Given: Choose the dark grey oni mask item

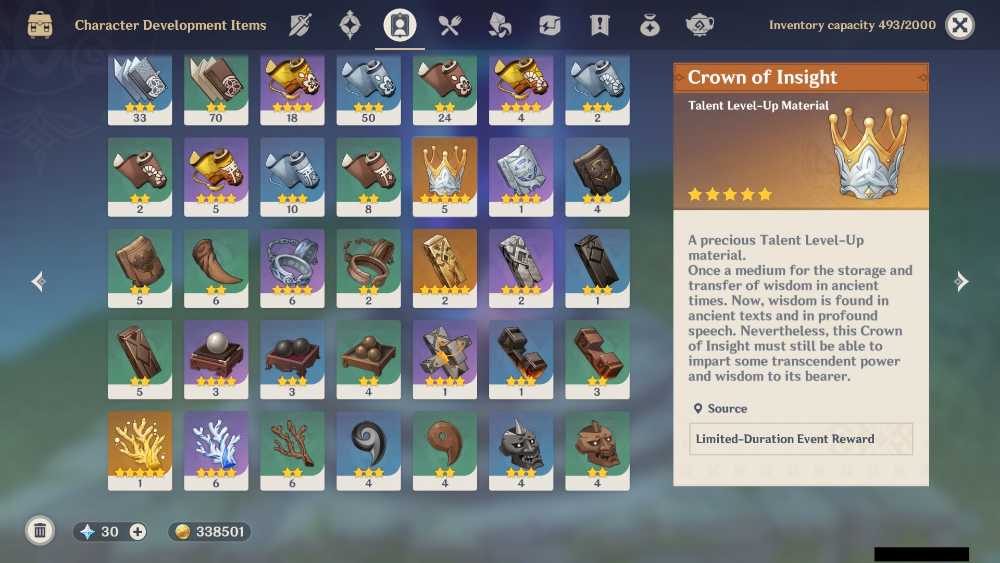Looking at the screenshot, I should (x=521, y=451).
